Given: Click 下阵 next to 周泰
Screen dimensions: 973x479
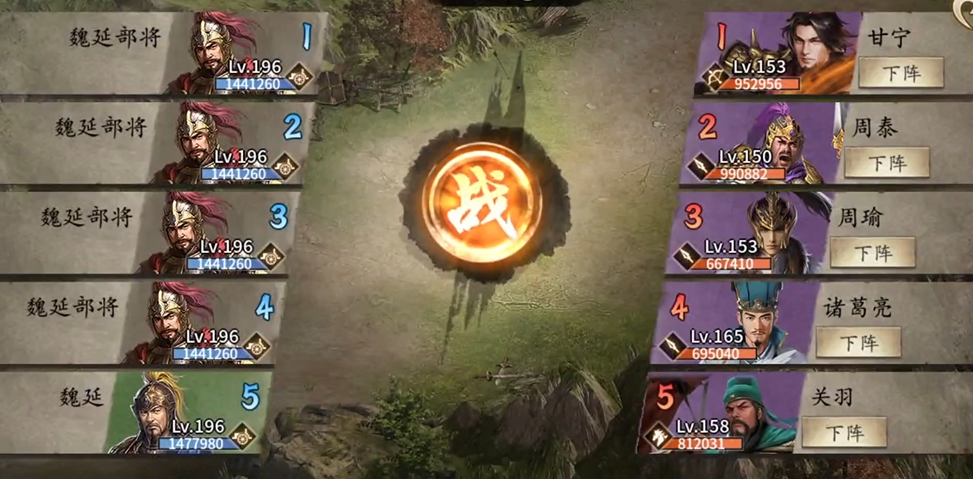Looking at the screenshot, I should 886,162.
